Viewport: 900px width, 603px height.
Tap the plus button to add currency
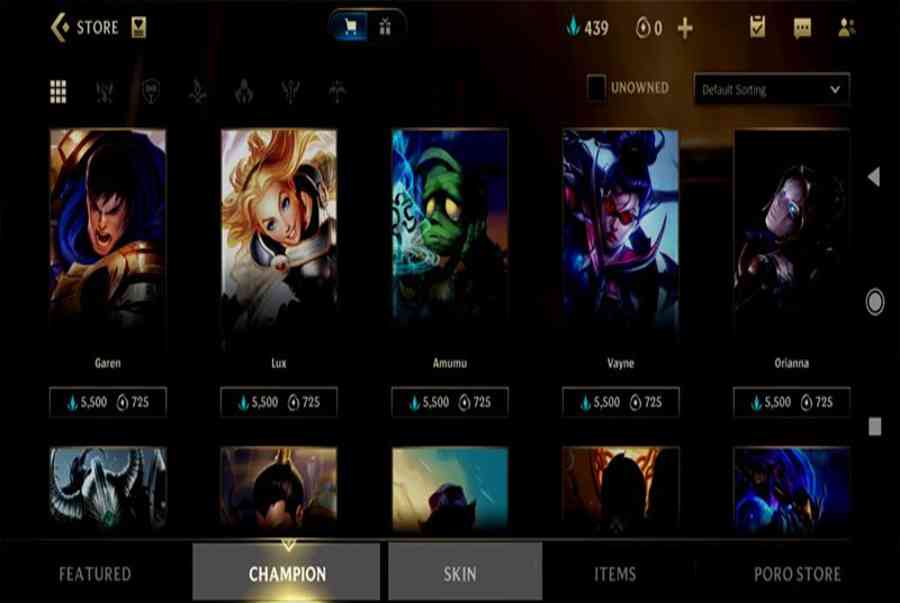coord(685,28)
